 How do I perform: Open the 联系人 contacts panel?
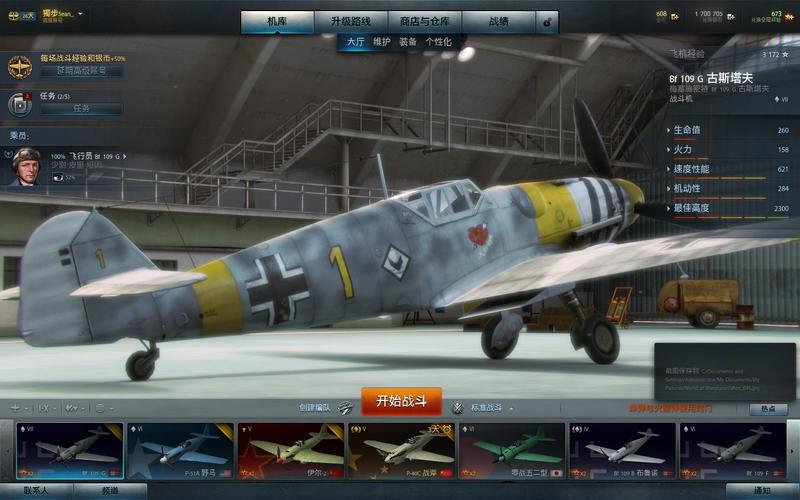click(x=36, y=491)
